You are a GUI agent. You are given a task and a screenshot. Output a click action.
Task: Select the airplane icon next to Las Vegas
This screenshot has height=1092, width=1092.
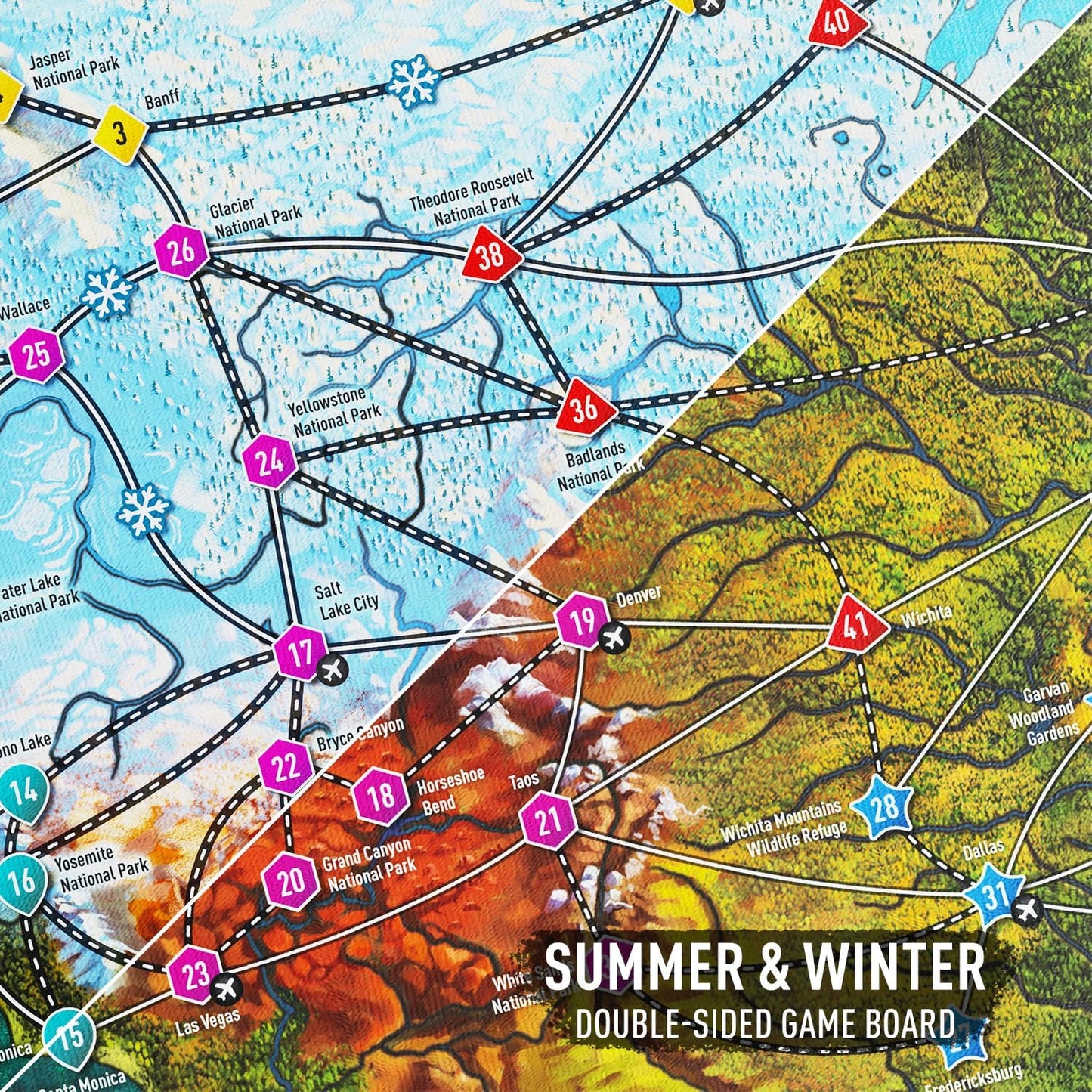tap(224, 988)
